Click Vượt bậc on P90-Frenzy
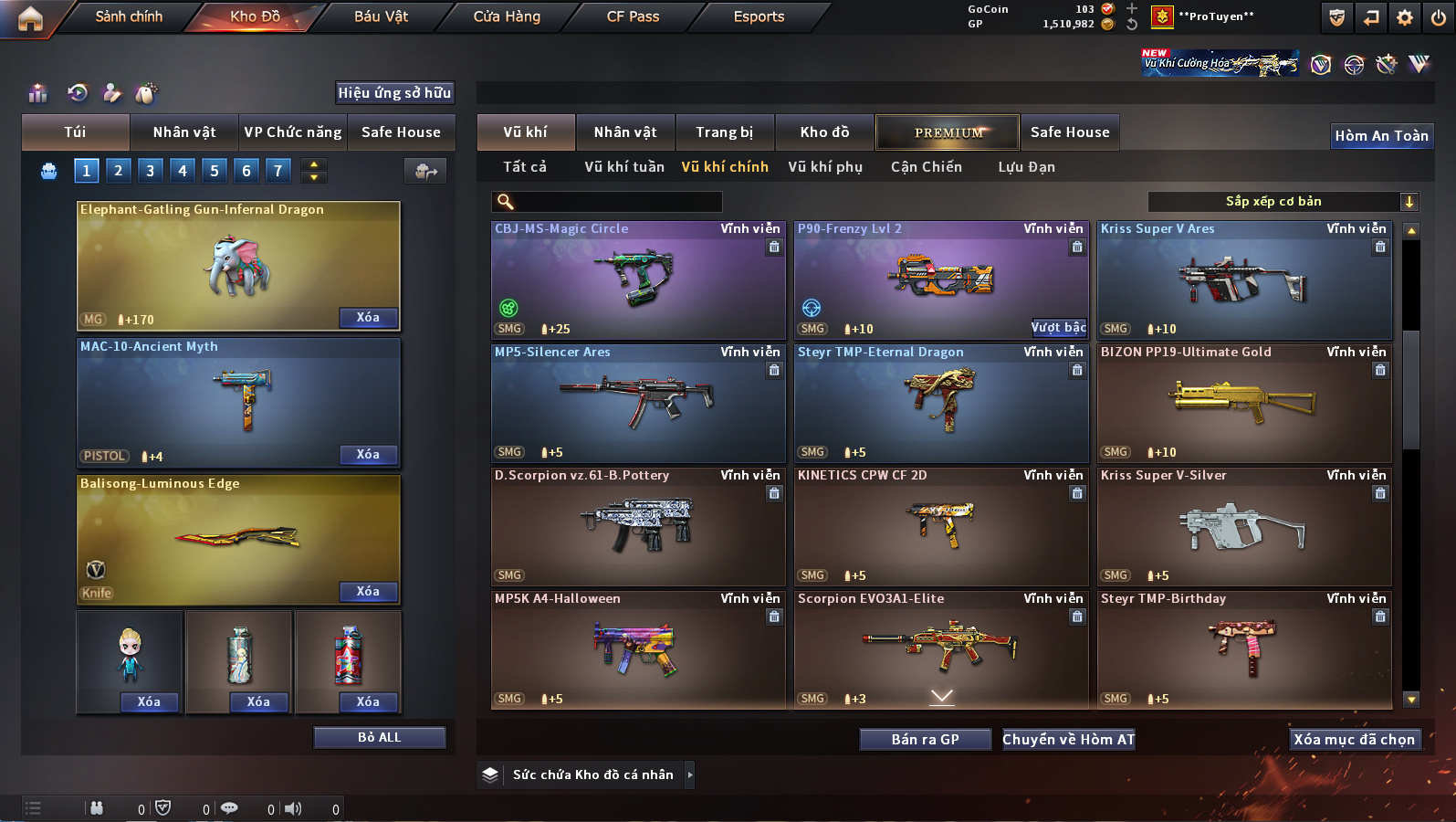Image resolution: width=1456 pixels, height=822 pixels. pyautogui.click(x=1058, y=328)
